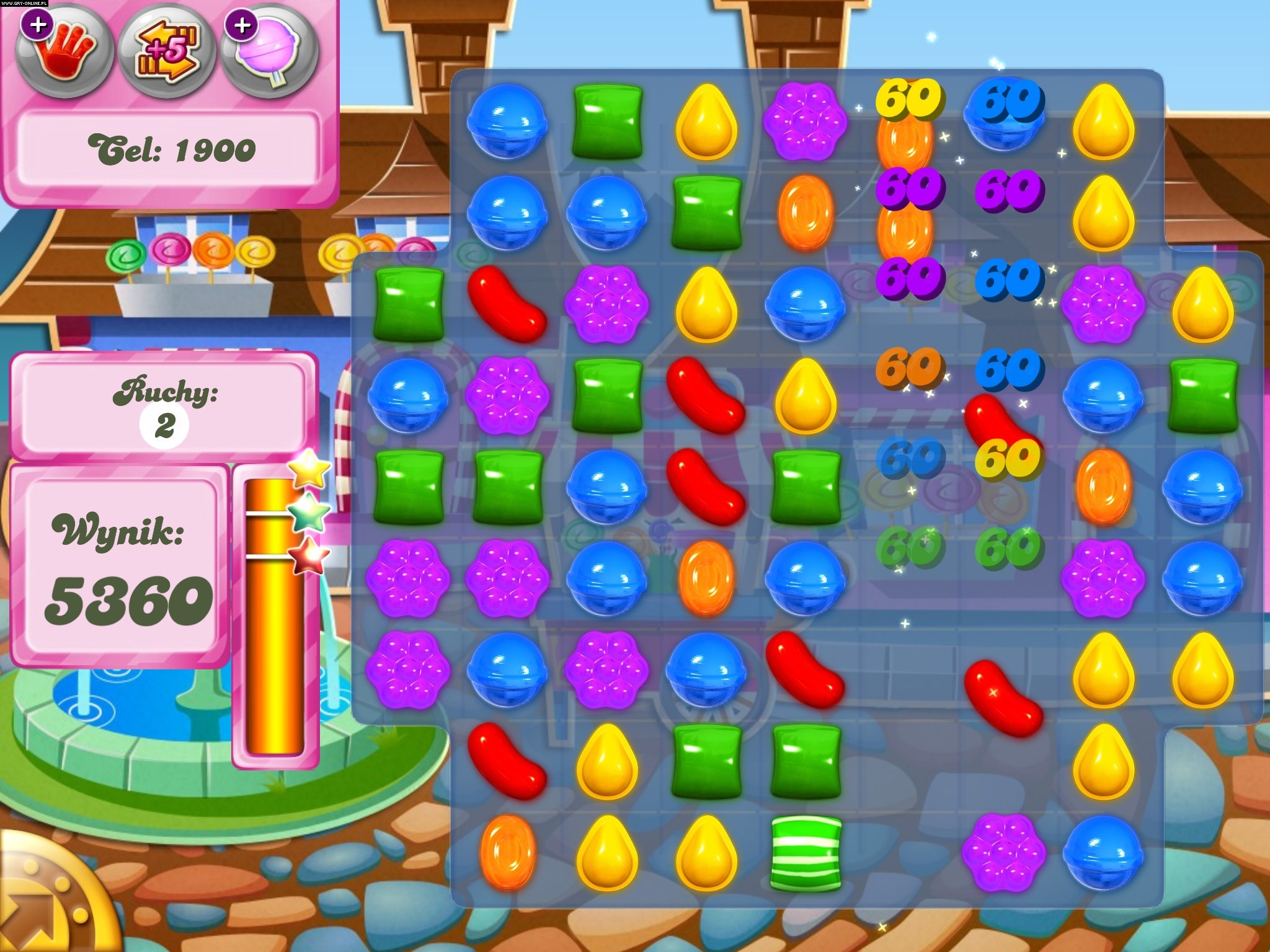Click the plus badge on the hand booster

[x=38, y=26]
